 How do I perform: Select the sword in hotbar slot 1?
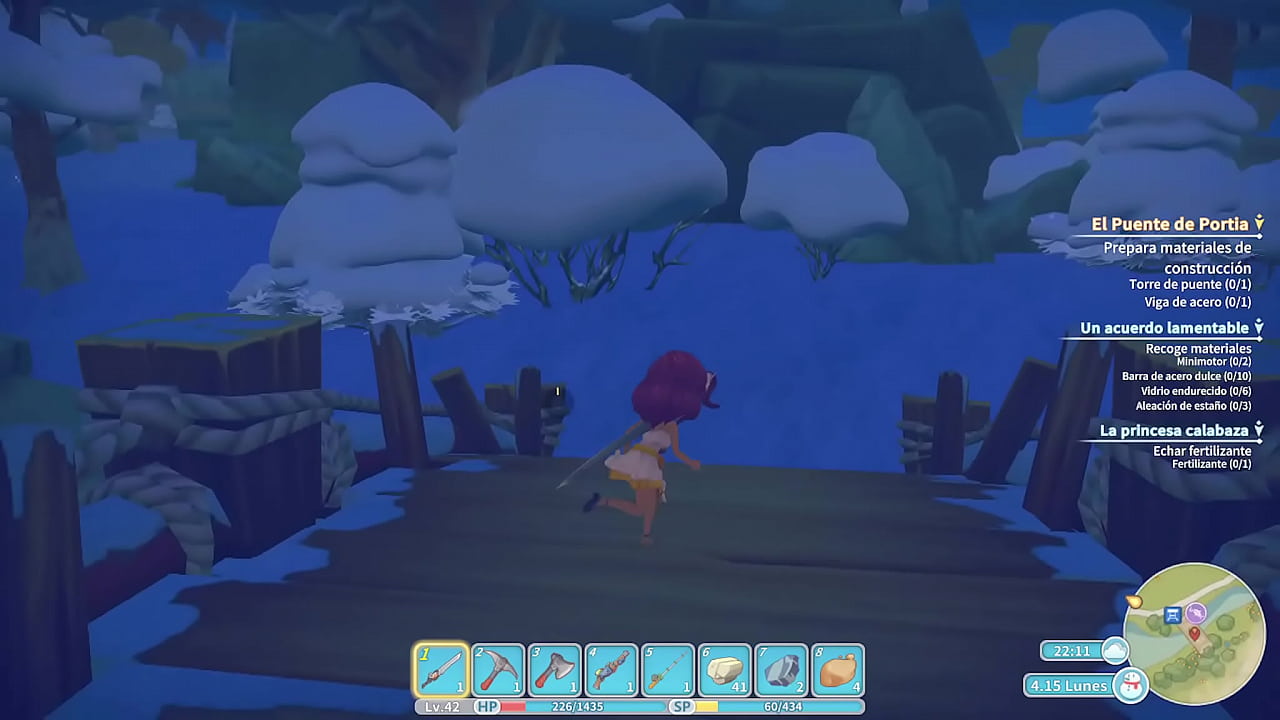(441, 670)
